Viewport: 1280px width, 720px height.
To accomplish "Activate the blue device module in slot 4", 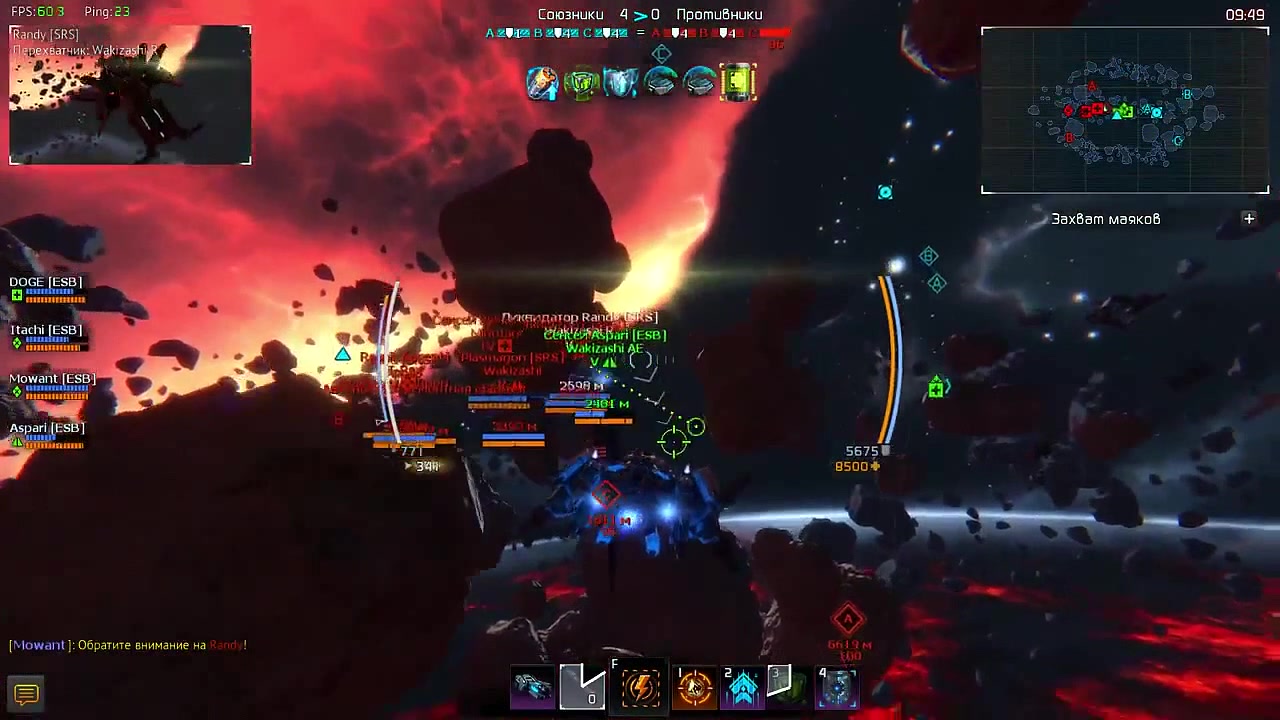I will [838, 687].
